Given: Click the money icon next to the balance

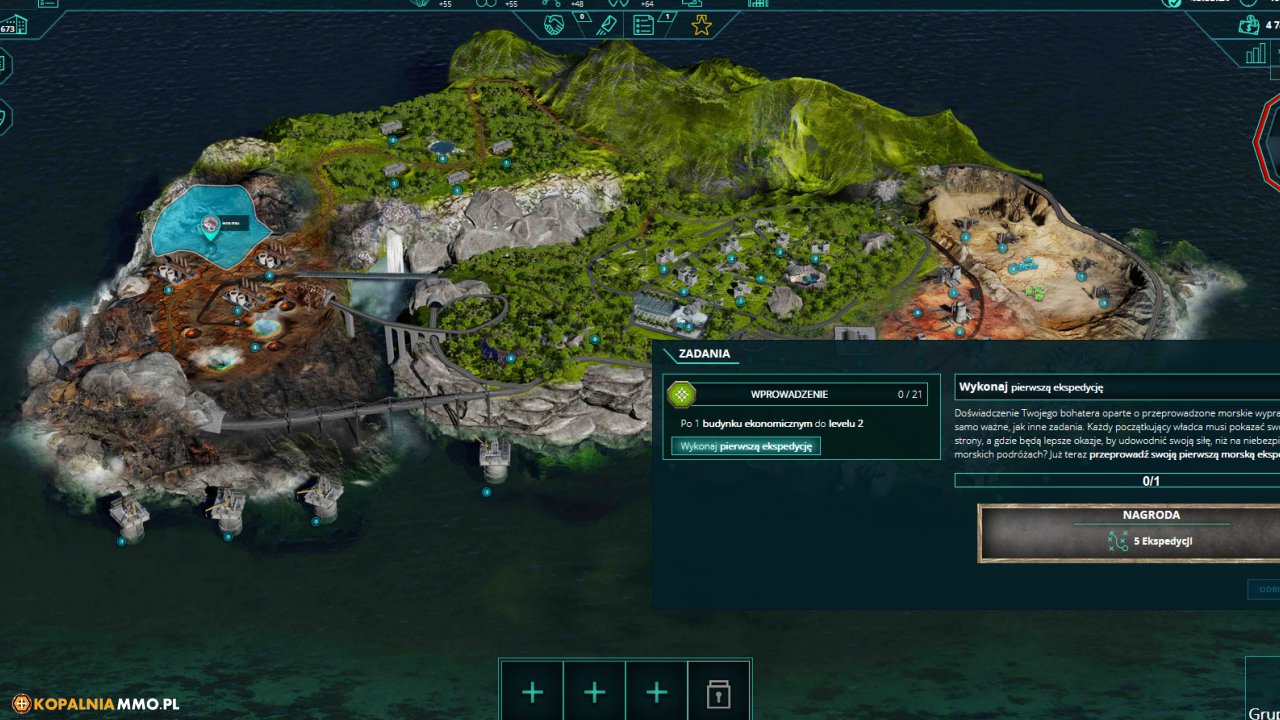Looking at the screenshot, I should [1249, 25].
